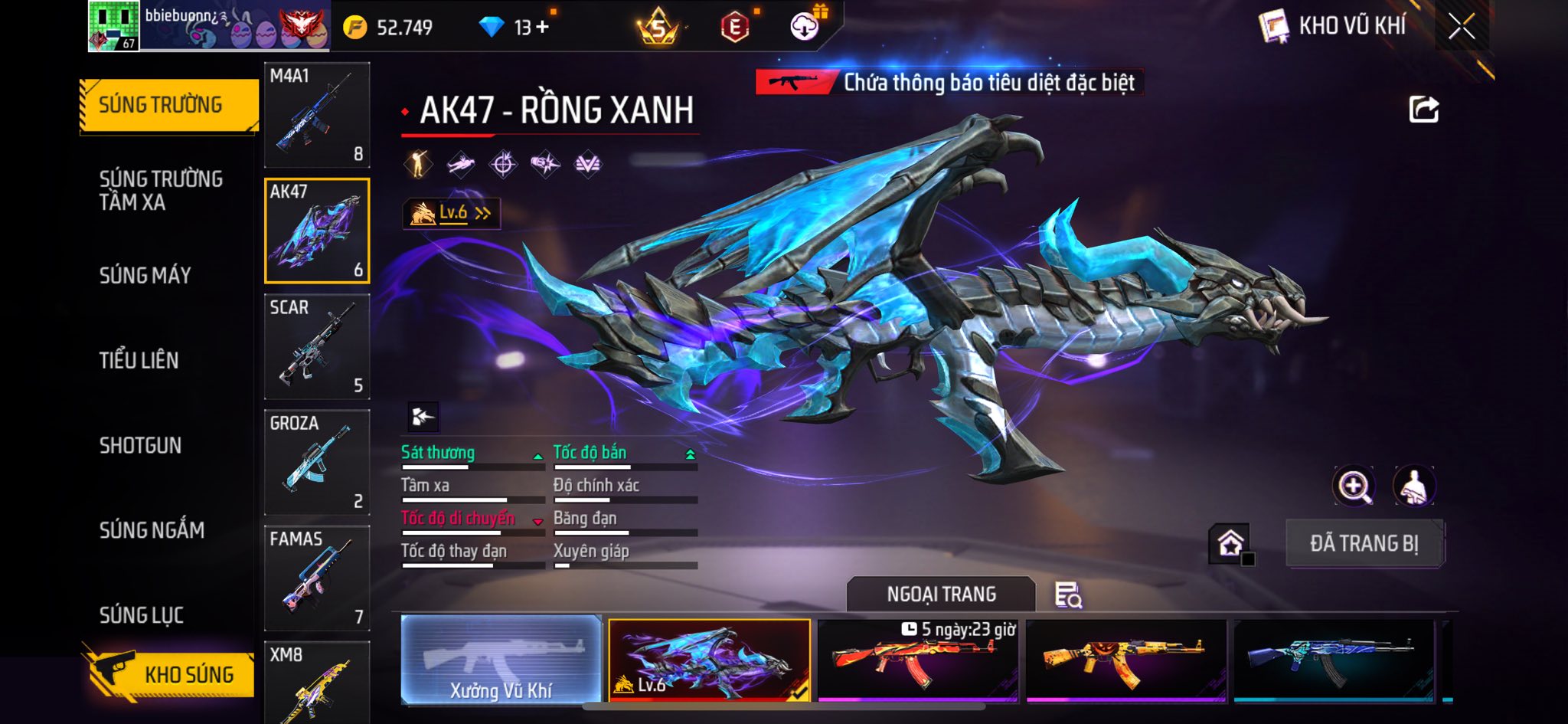The image size is (1568, 724).
Task: Open the Súng Máy category
Action: tap(145, 275)
